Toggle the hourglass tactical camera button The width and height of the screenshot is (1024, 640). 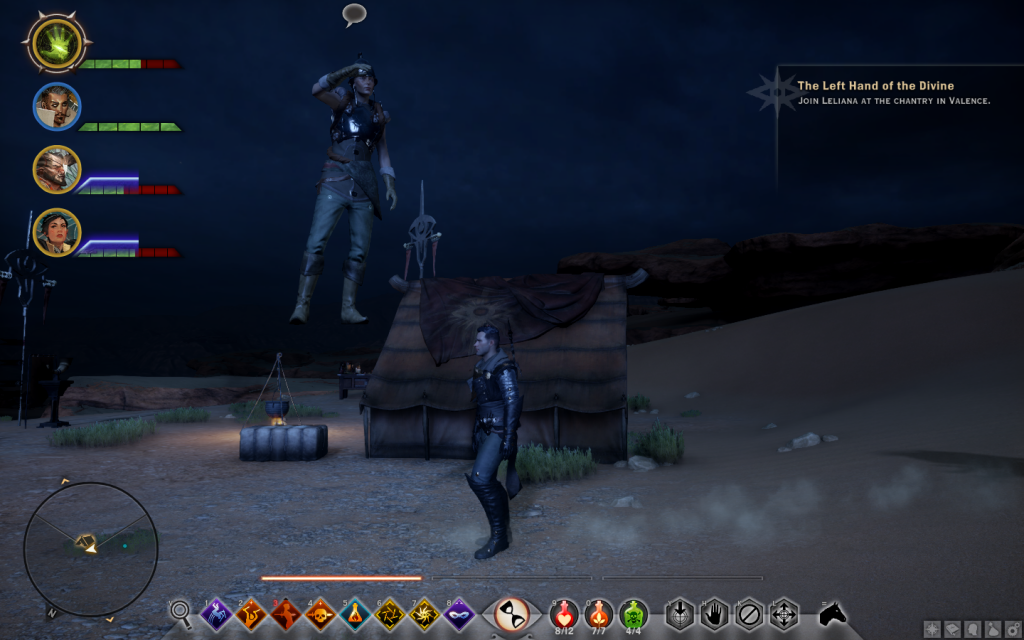[x=512, y=613]
